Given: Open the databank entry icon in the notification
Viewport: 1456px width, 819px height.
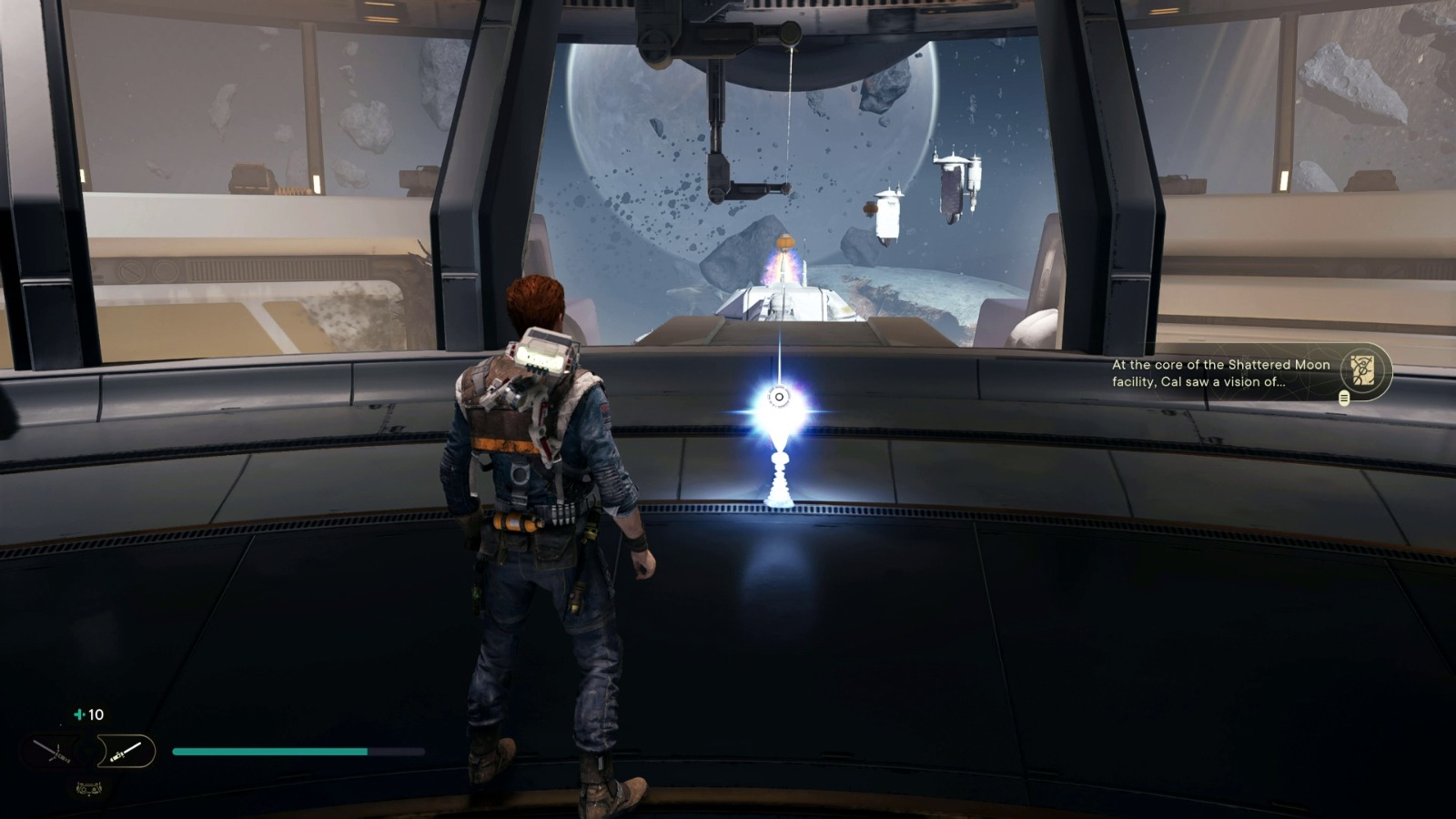Looking at the screenshot, I should (1362, 370).
